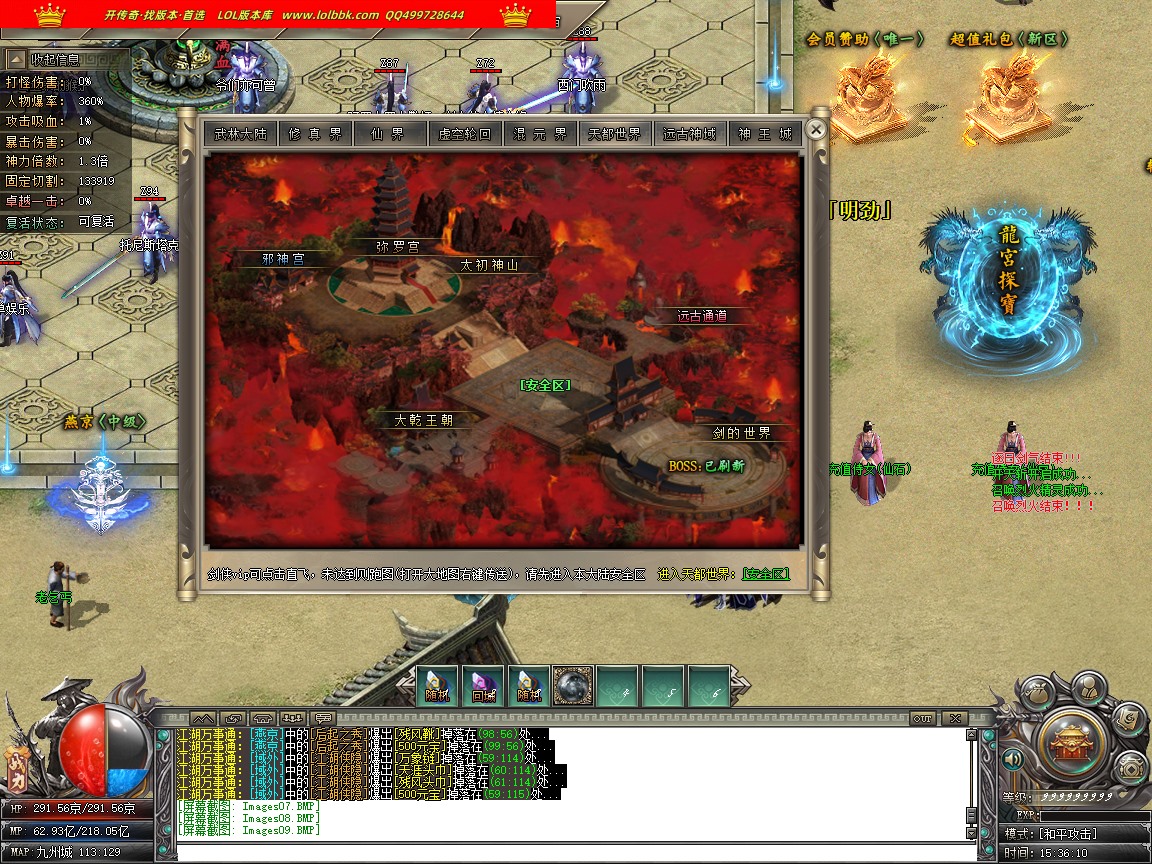1152x864 pixels.
Task: Open the 神王城 tab
Action: click(765, 134)
